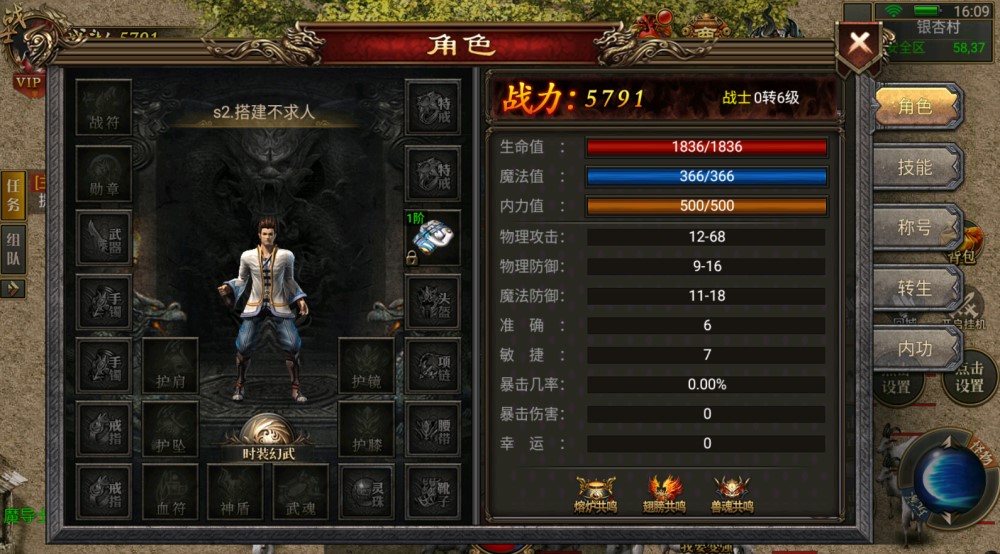This screenshot has height=554, width=1000.
Task: Click the 熔炉共鸣 furnace resonance icon
Action: [x=596, y=494]
